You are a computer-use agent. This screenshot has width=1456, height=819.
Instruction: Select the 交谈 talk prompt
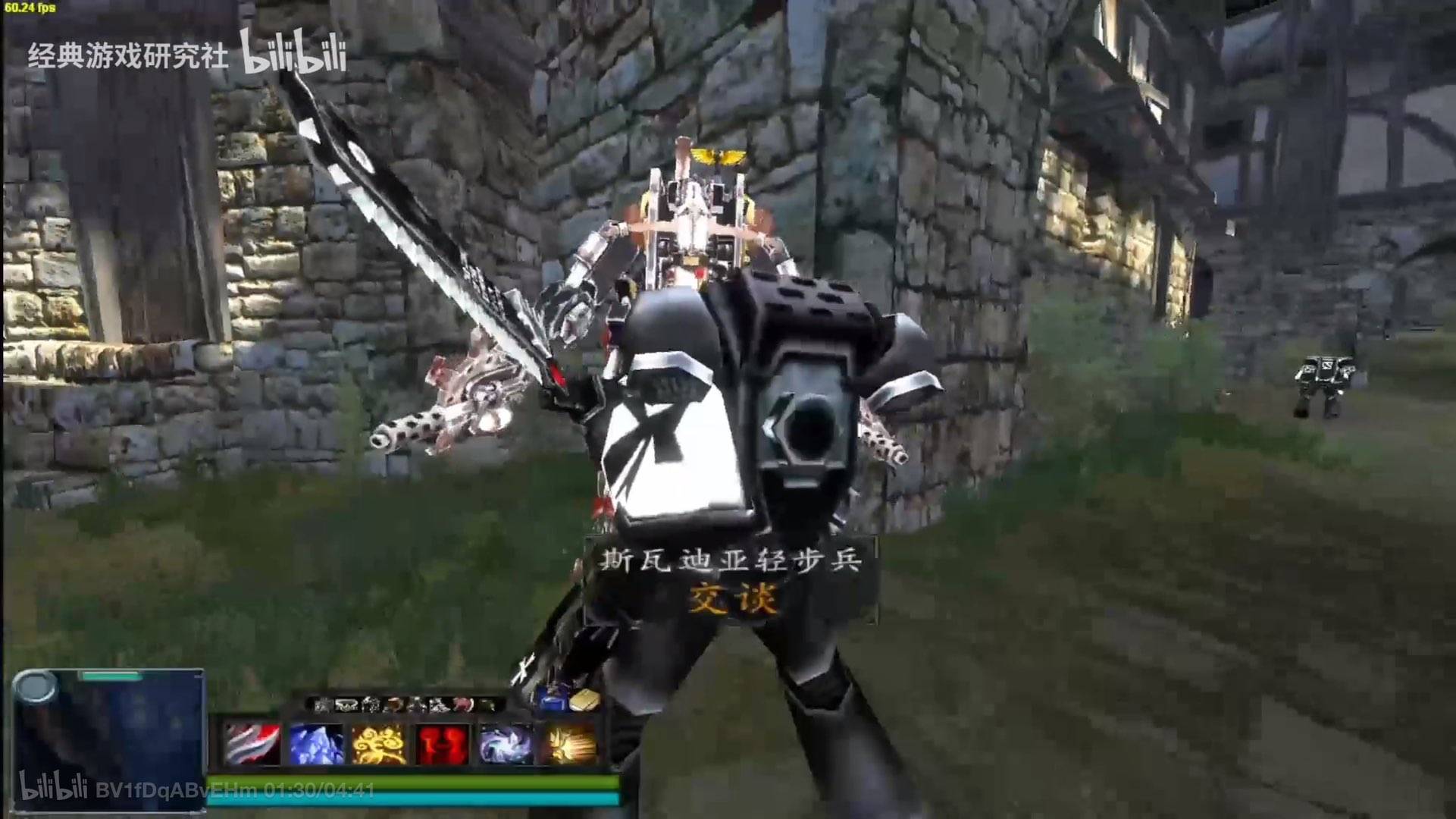pyautogui.click(x=732, y=600)
